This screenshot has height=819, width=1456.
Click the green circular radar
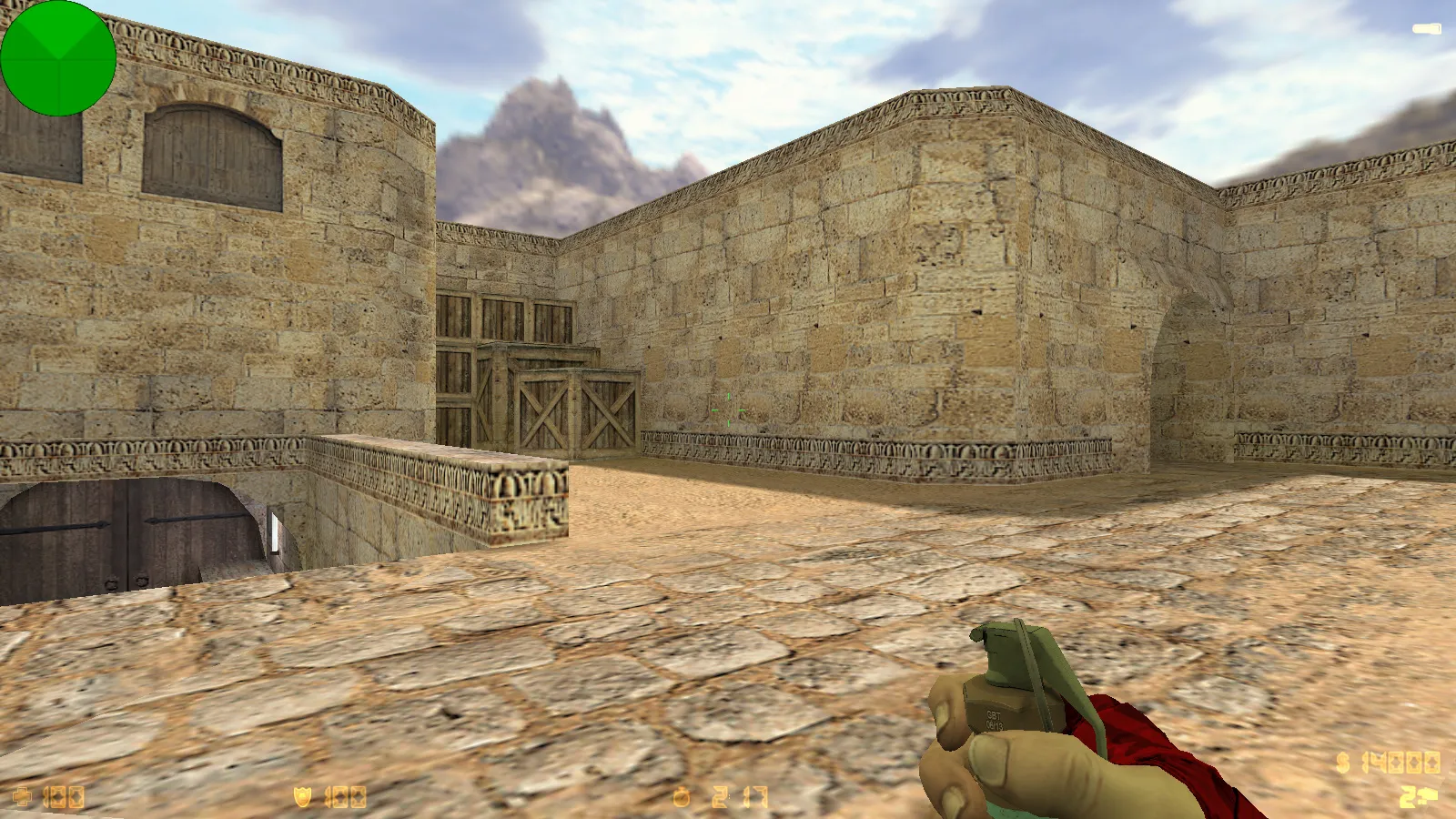tap(58, 58)
